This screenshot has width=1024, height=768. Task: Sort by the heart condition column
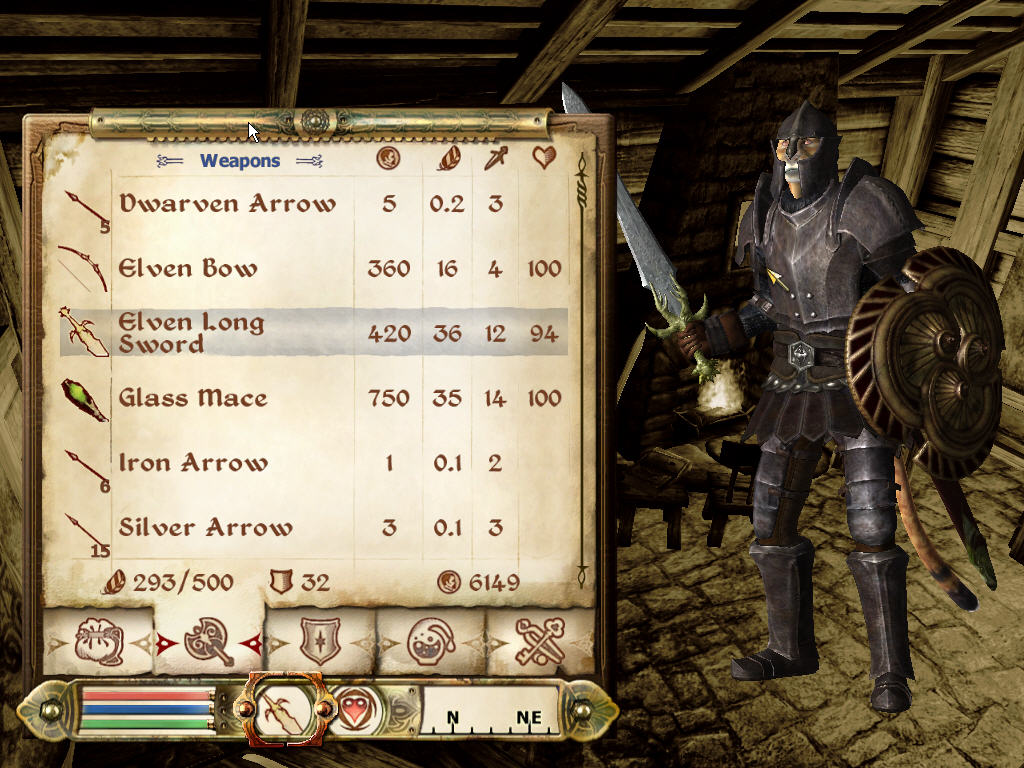tap(544, 158)
